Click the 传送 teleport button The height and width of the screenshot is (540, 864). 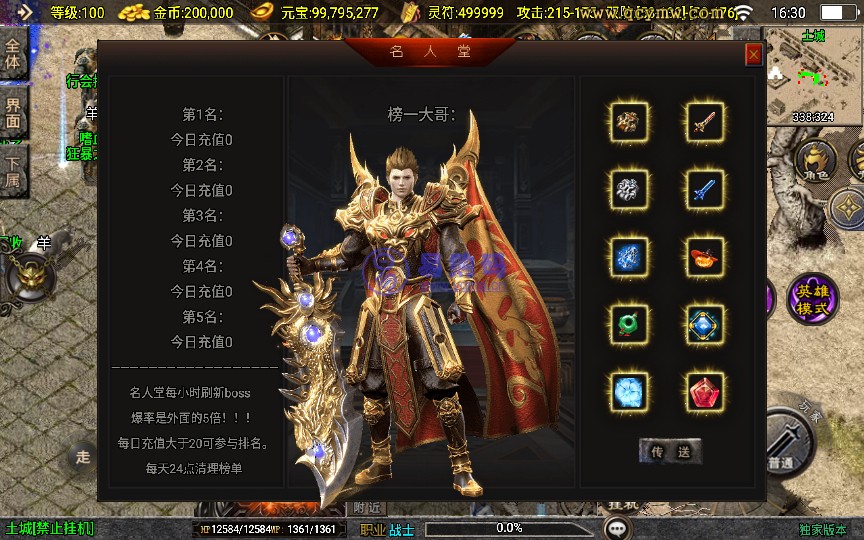click(x=670, y=451)
